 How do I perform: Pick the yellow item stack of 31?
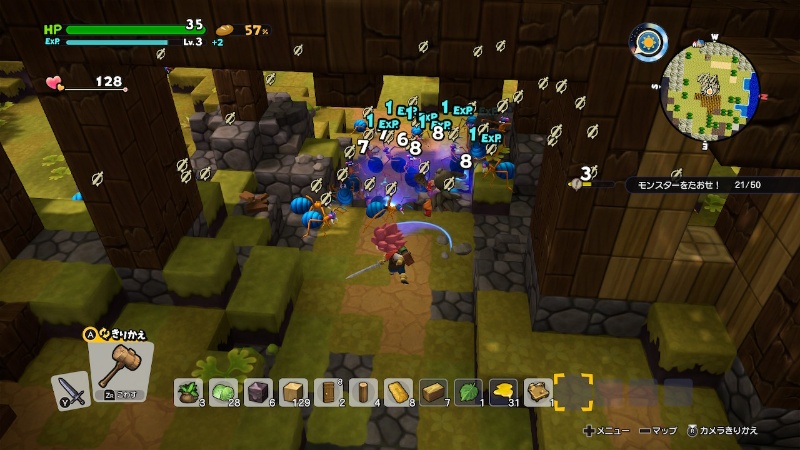tap(503, 392)
